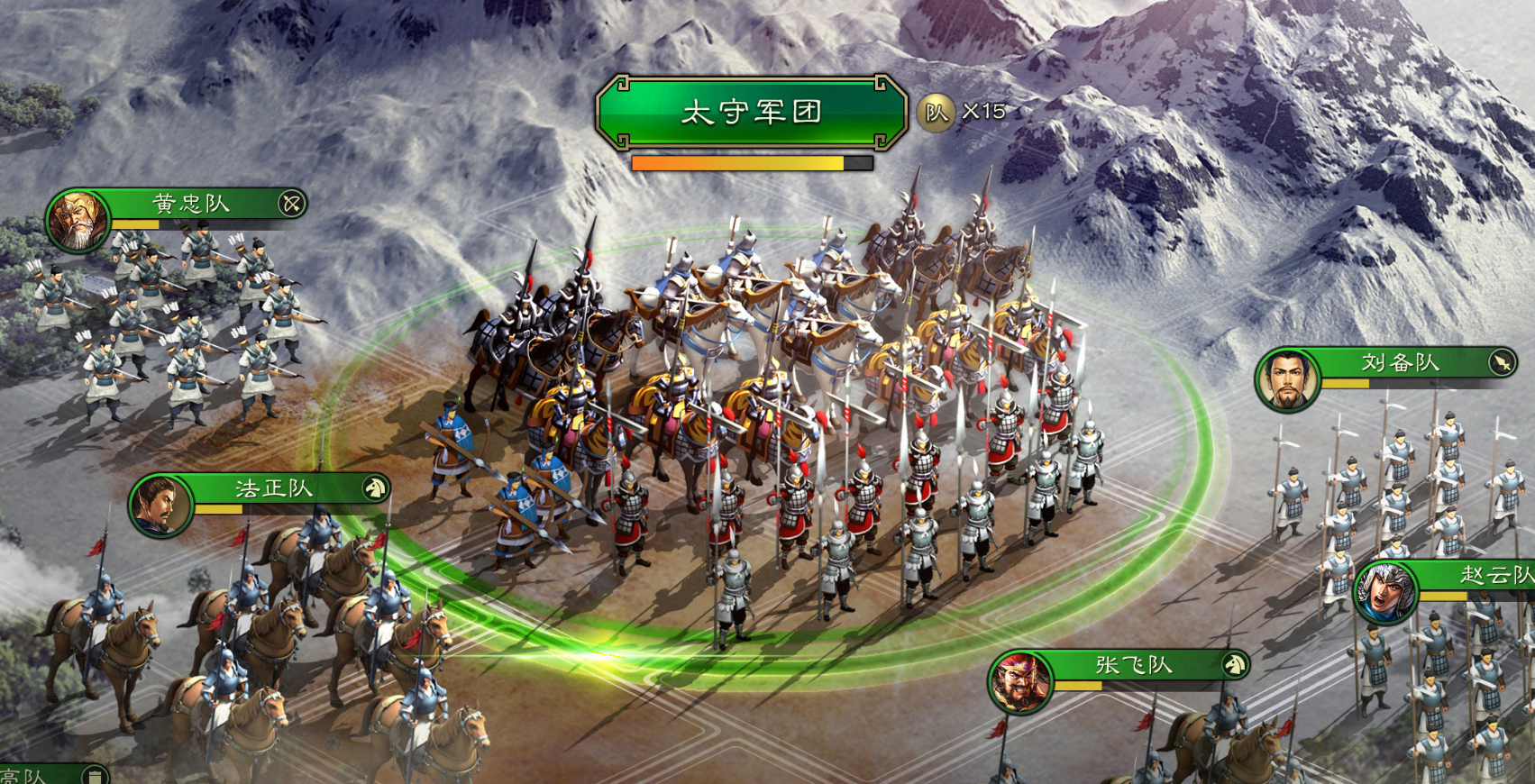This screenshot has width=1535, height=784.
Task: Click Zhao Yun's general portrait
Action: [1385, 592]
